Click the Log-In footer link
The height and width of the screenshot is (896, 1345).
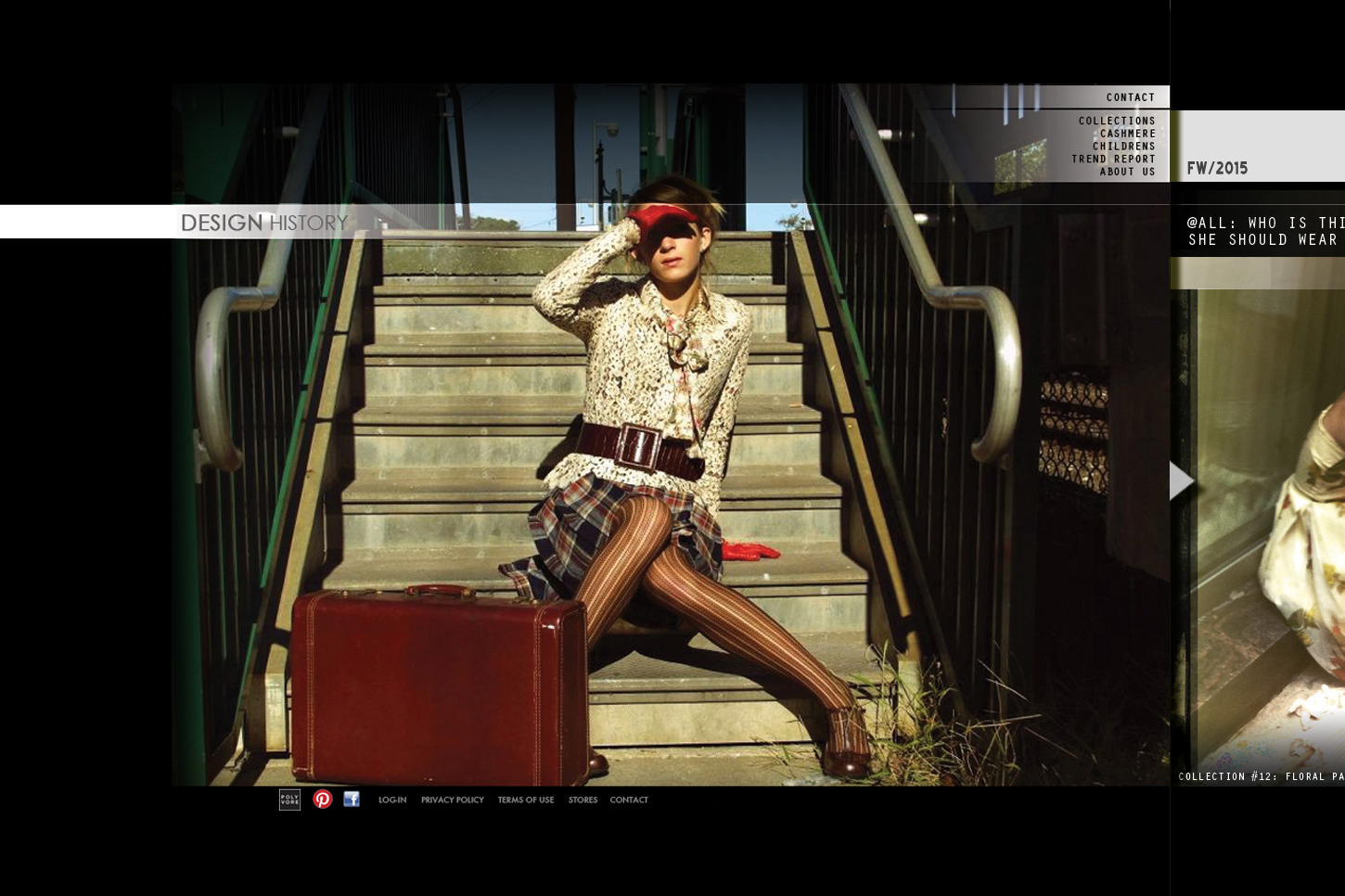pos(392,800)
